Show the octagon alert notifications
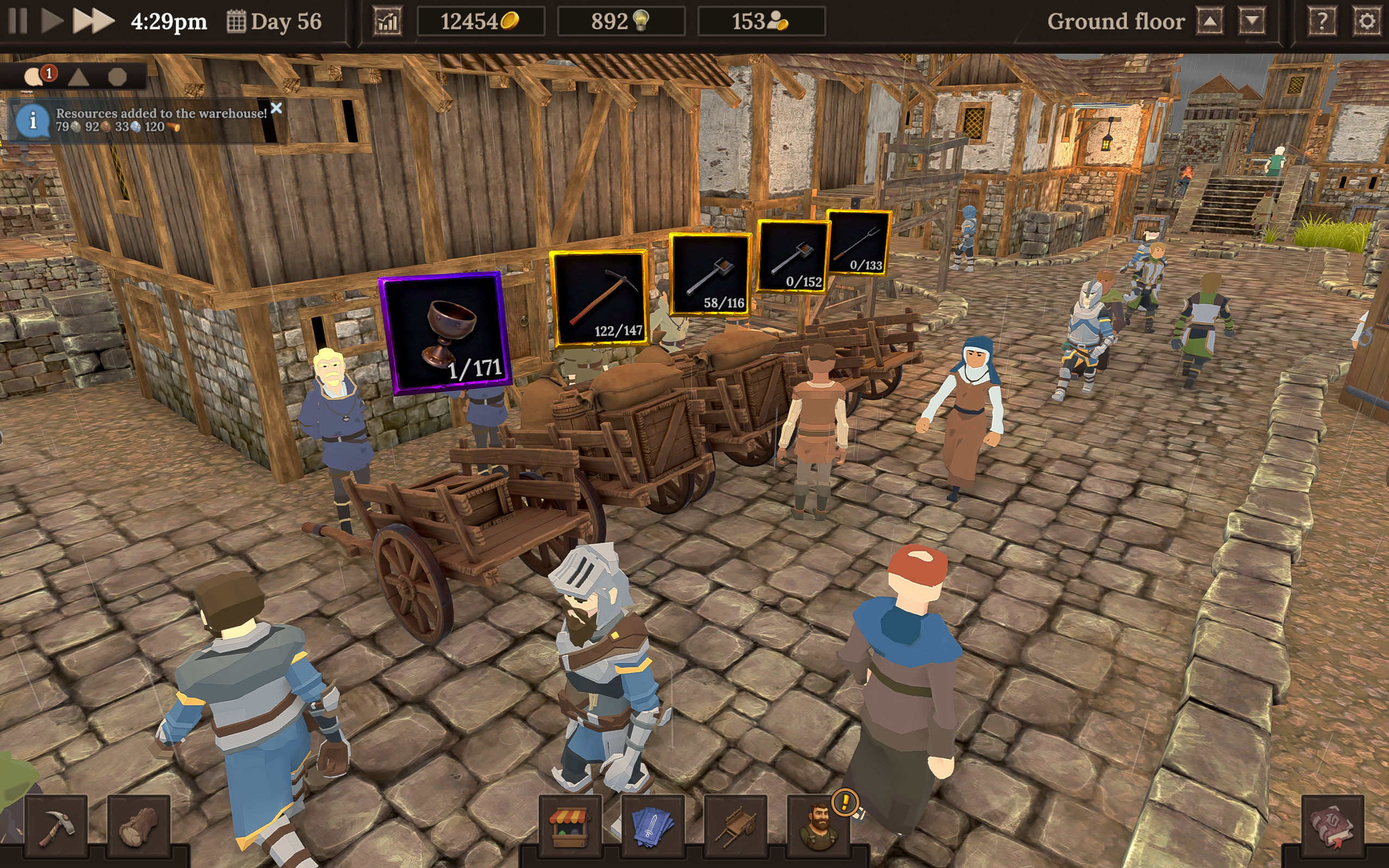 coord(118,76)
